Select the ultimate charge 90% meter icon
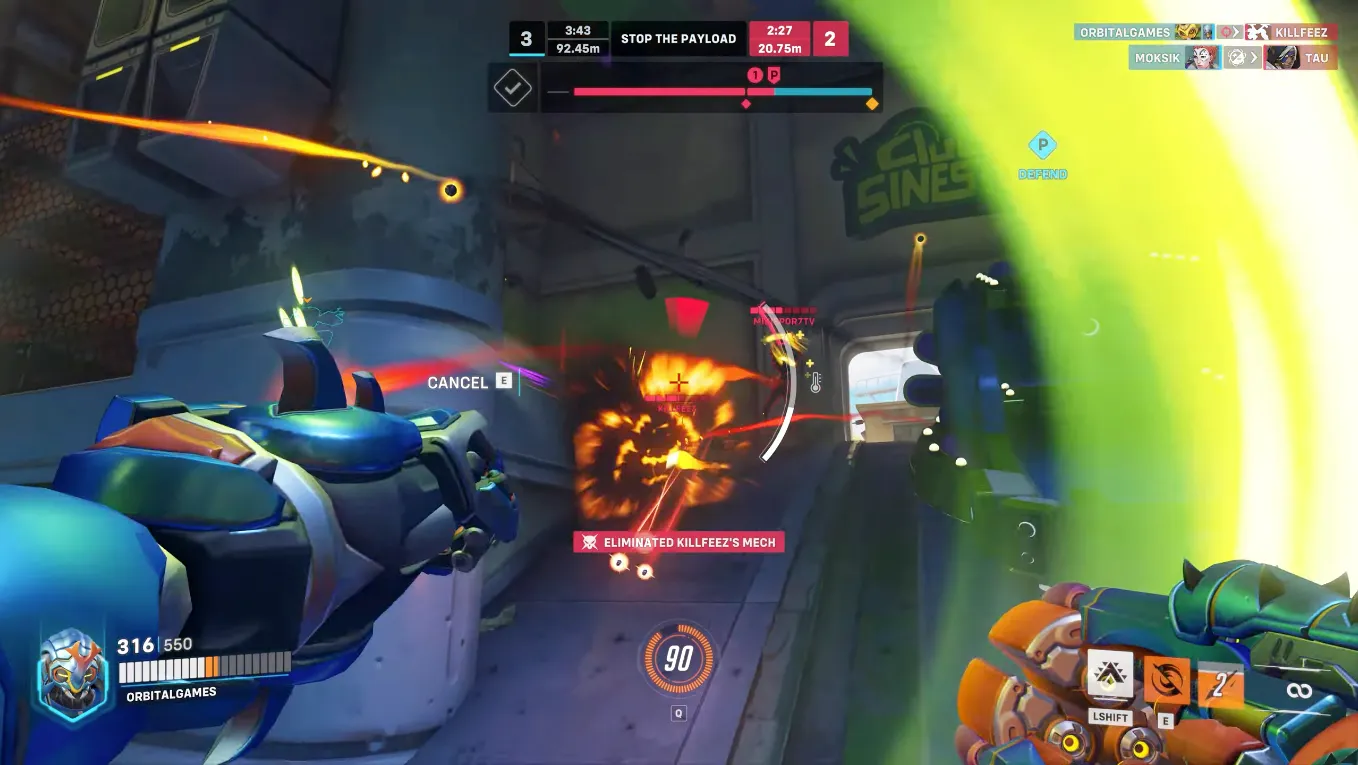 678,658
